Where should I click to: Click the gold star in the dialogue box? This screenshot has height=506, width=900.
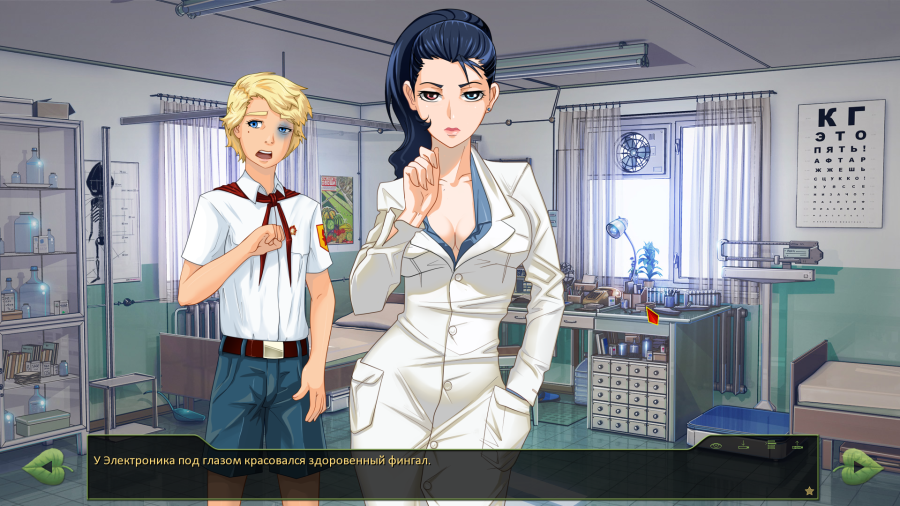[808, 490]
